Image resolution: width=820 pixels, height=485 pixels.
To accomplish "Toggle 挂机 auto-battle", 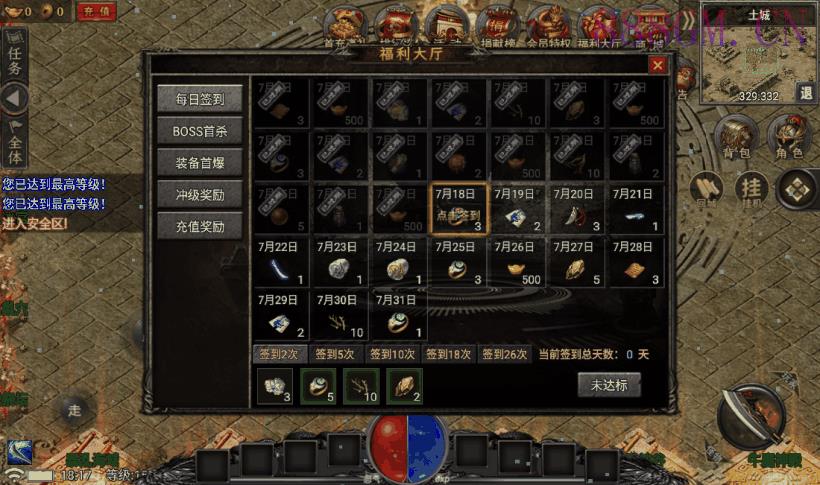I will coord(750,188).
